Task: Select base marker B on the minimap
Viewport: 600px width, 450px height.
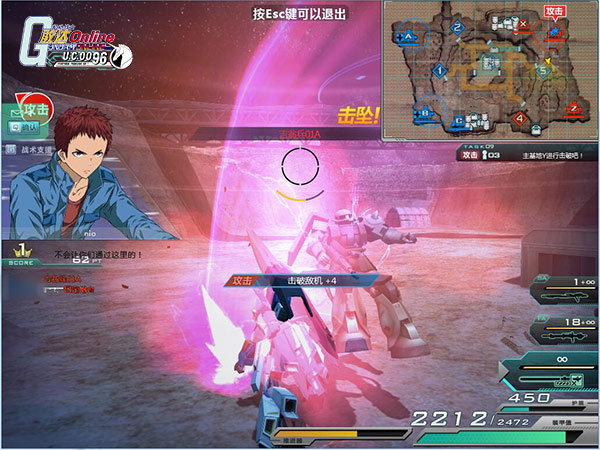Action: coord(422,113)
